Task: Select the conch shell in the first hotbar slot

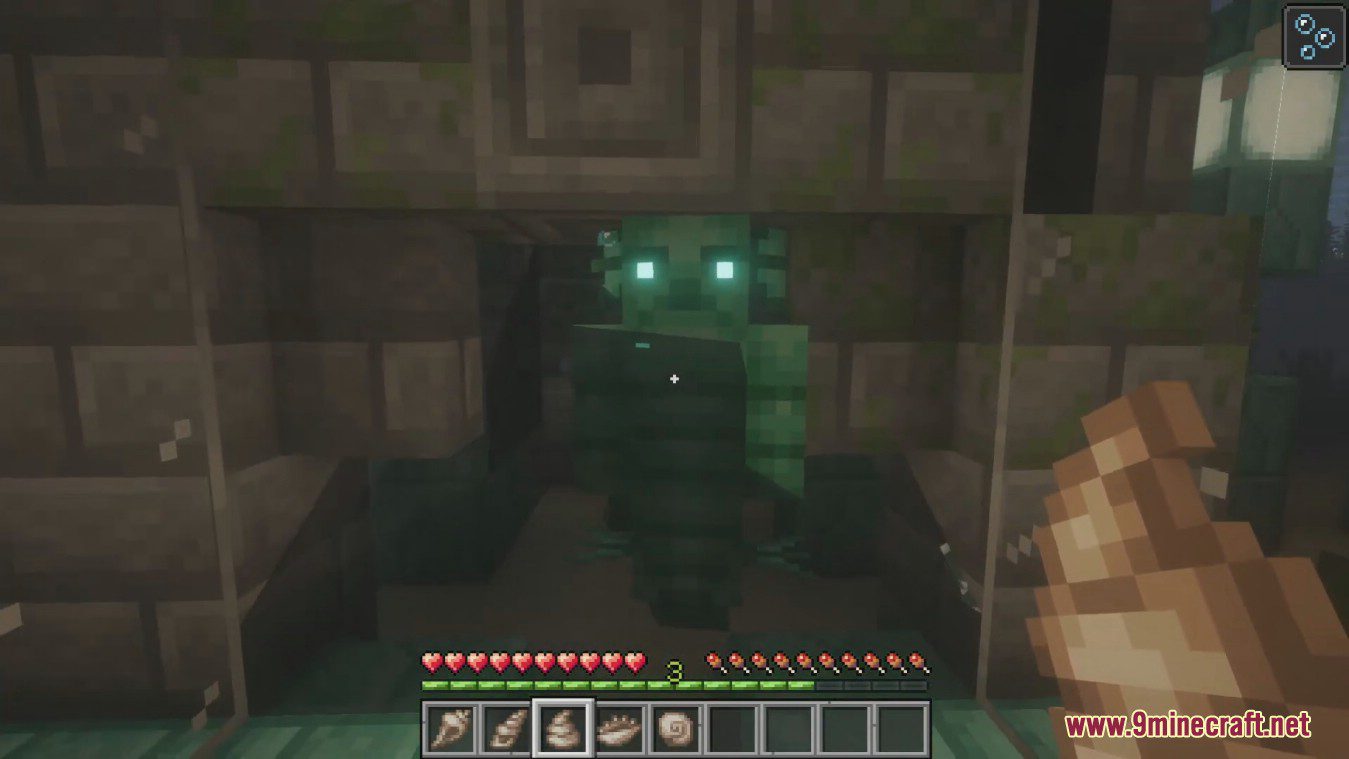Action: click(452, 730)
